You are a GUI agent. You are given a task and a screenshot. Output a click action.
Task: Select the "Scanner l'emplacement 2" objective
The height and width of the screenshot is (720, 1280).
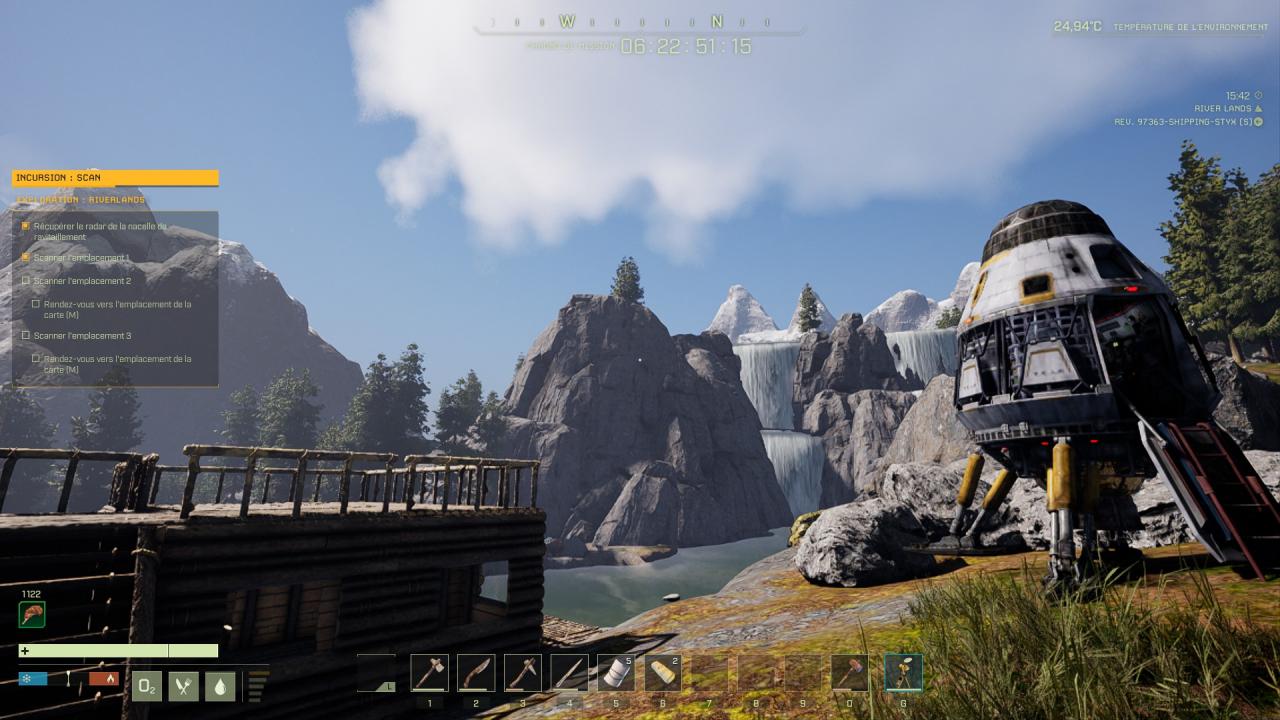82,281
